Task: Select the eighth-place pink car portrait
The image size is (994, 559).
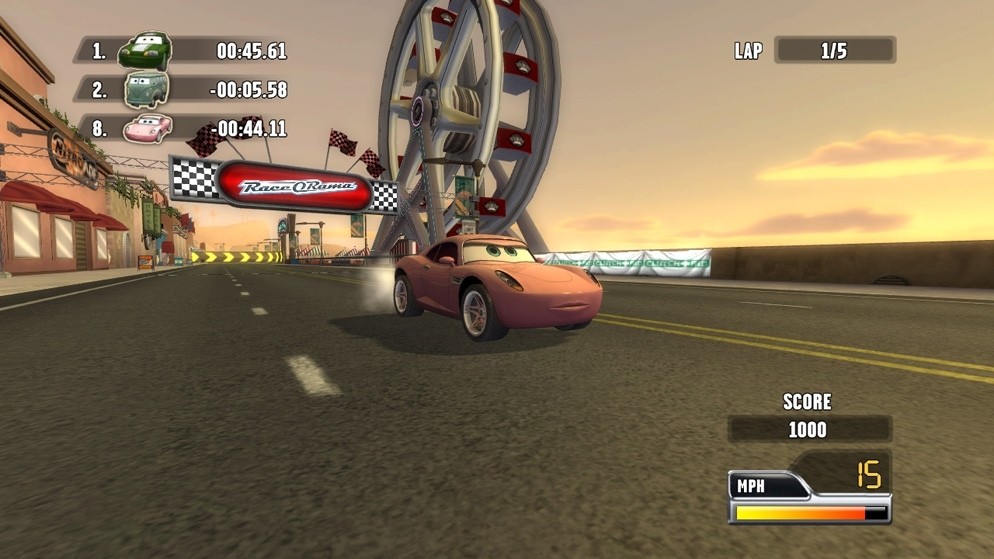Action: click(147, 128)
